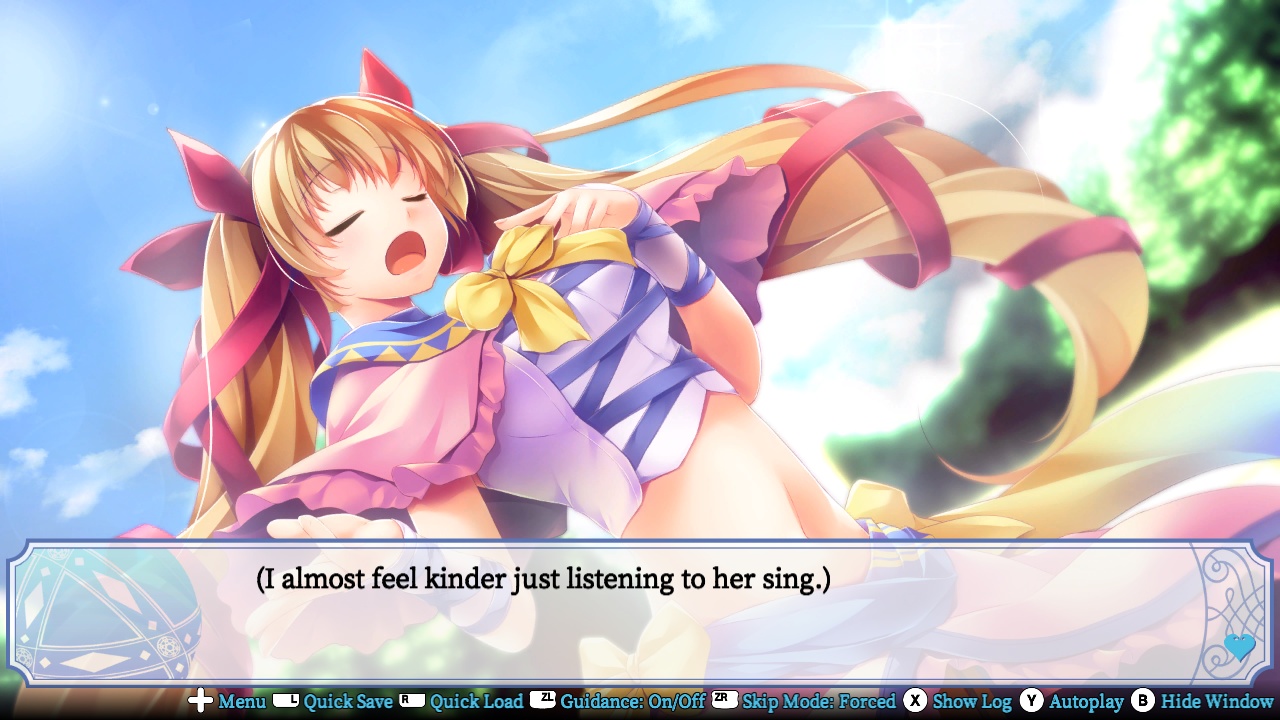Click the ZL icon before Guidance
1280x720 pixels.
[x=544, y=702]
